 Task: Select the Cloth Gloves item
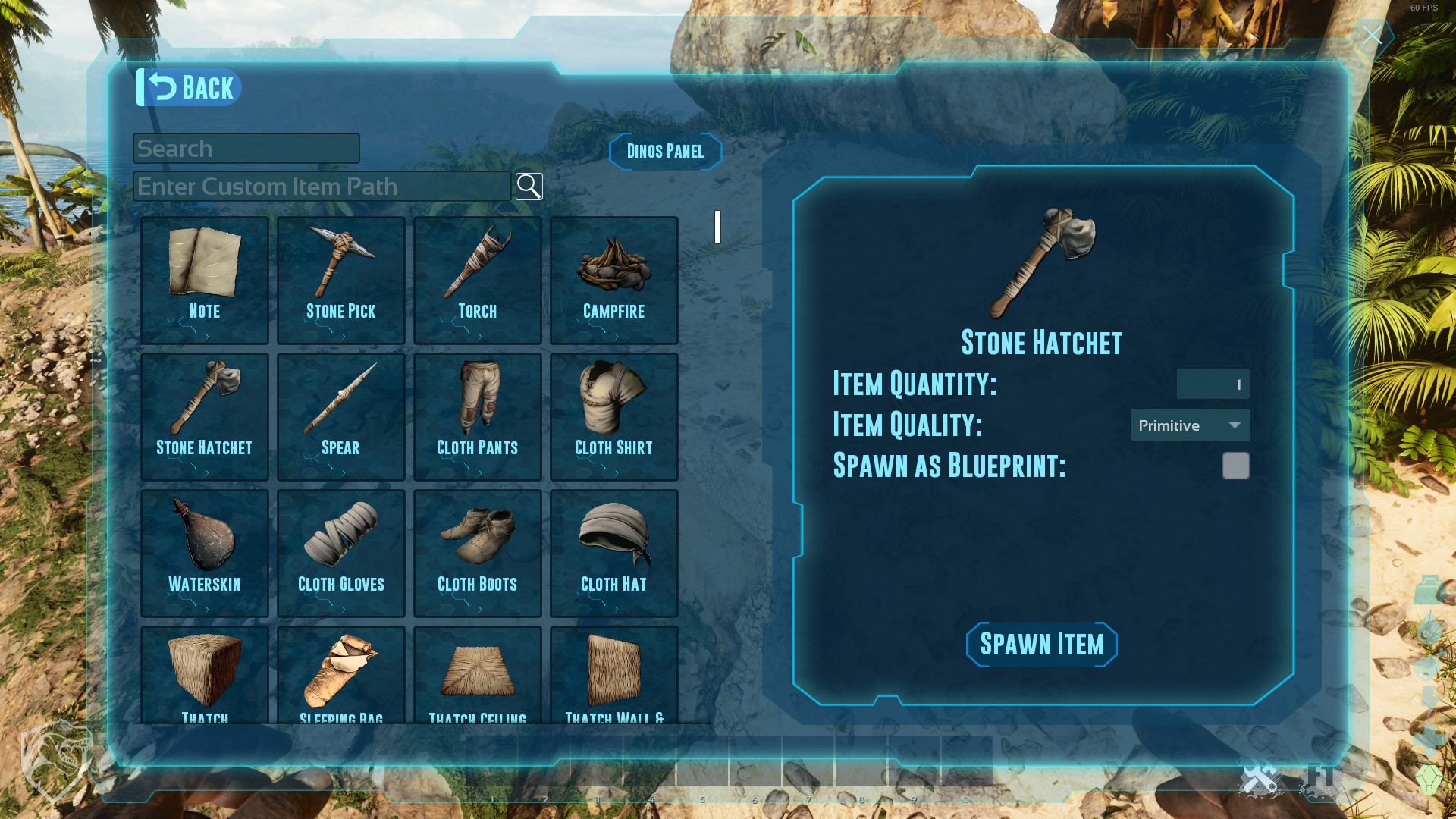pos(341,553)
